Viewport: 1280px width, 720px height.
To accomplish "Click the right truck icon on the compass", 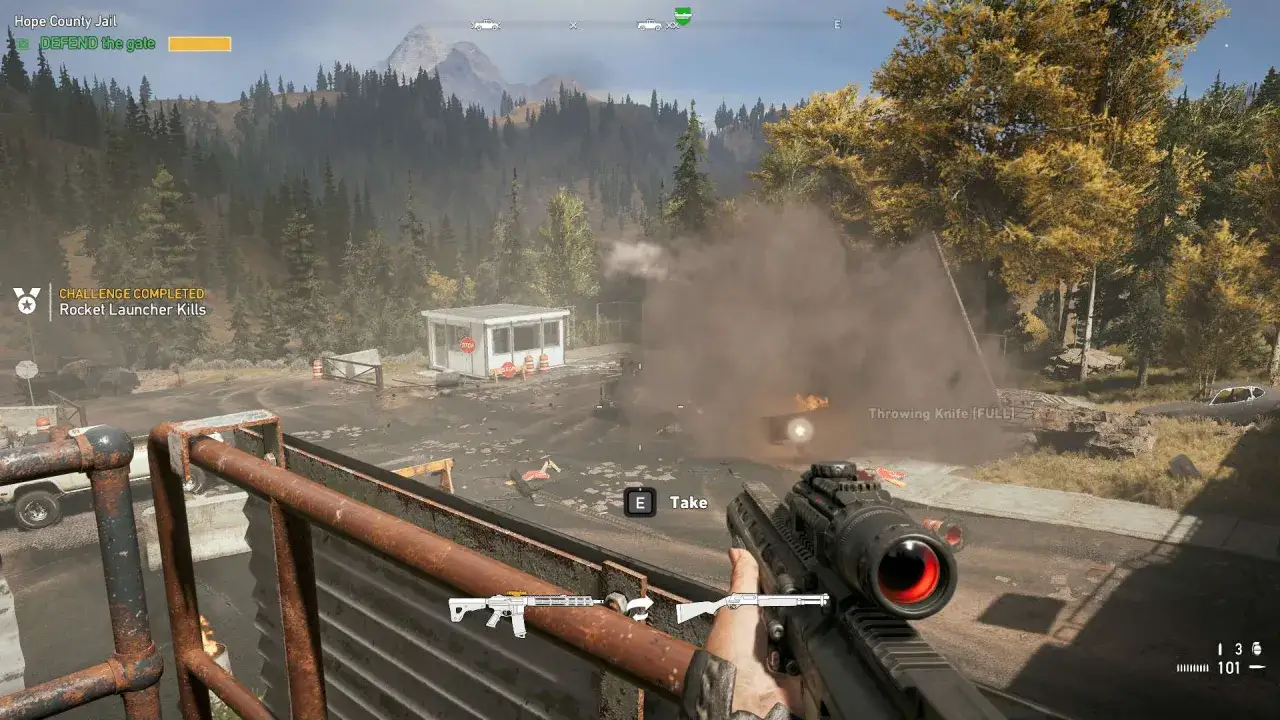I will pos(648,24).
